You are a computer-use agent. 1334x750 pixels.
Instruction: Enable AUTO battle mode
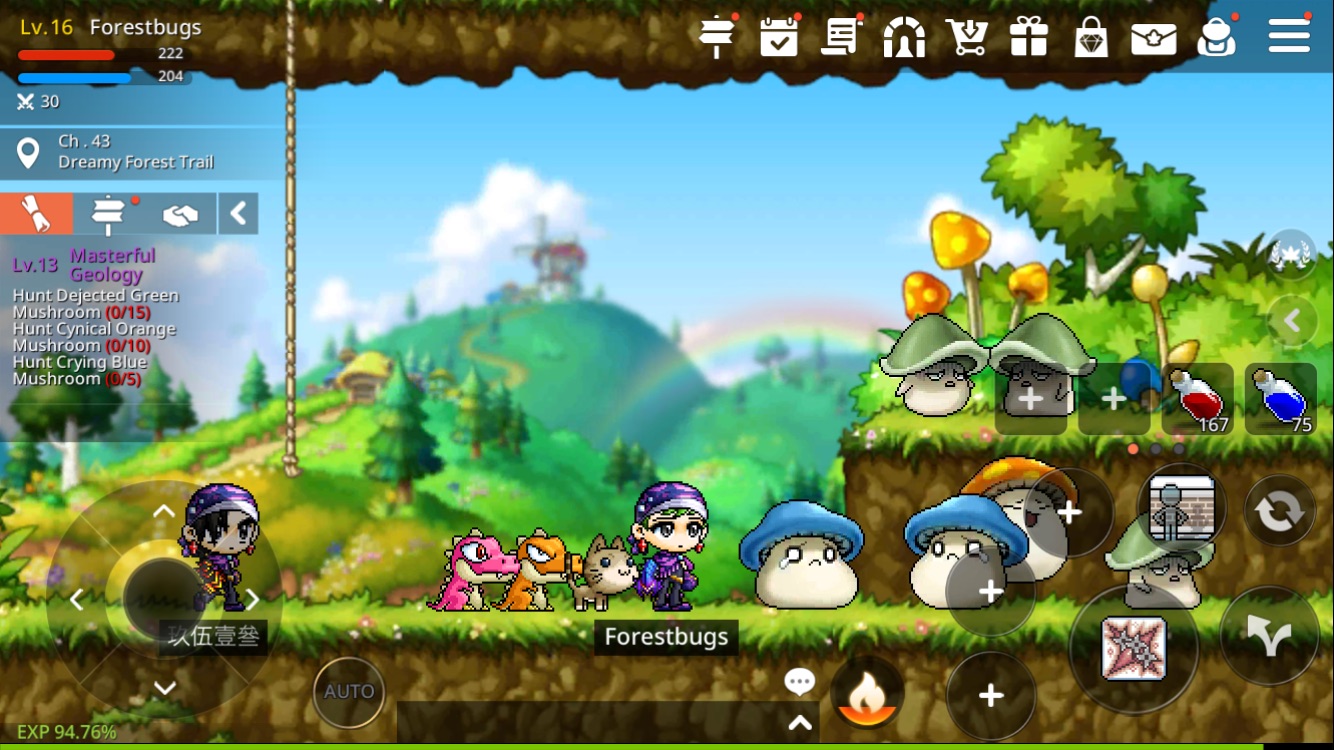(348, 691)
